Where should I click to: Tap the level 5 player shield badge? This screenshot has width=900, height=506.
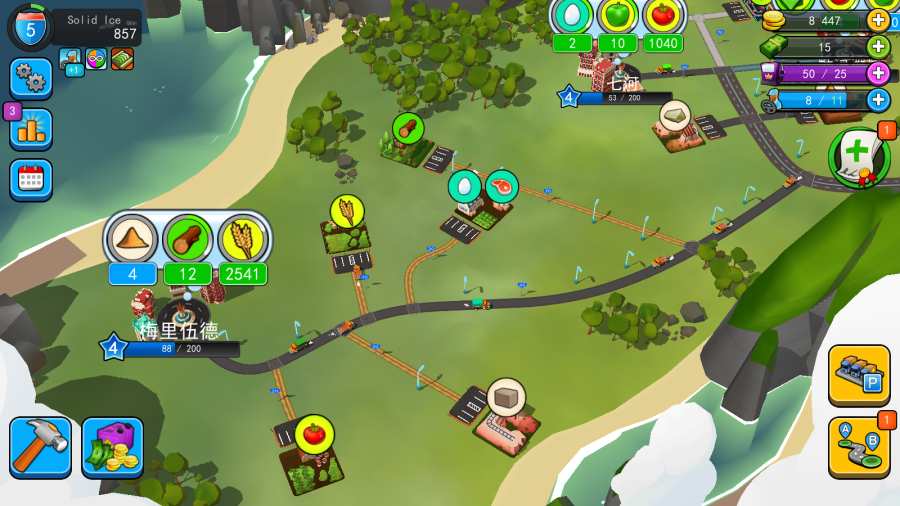coord(29,27)
